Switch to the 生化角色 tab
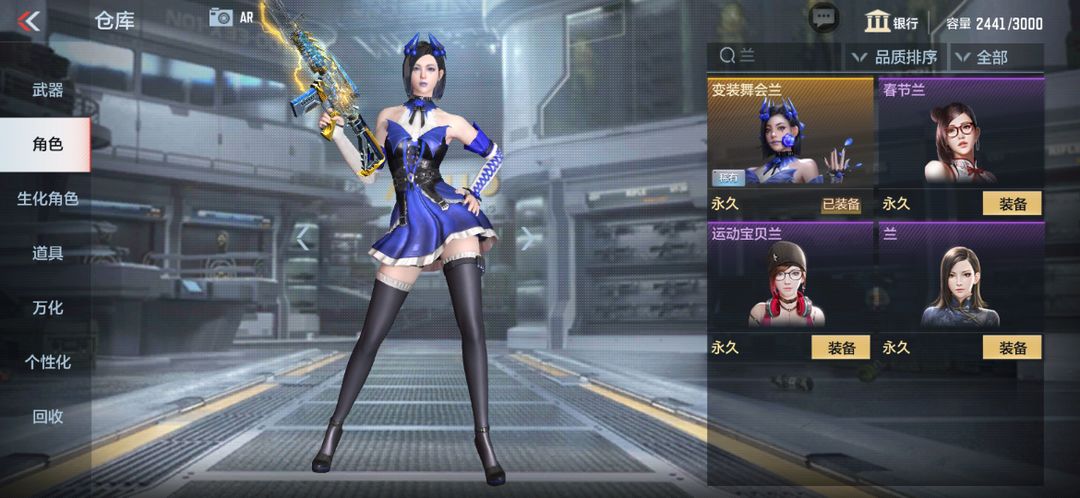 pyautogui.click(x=47, y=199)
